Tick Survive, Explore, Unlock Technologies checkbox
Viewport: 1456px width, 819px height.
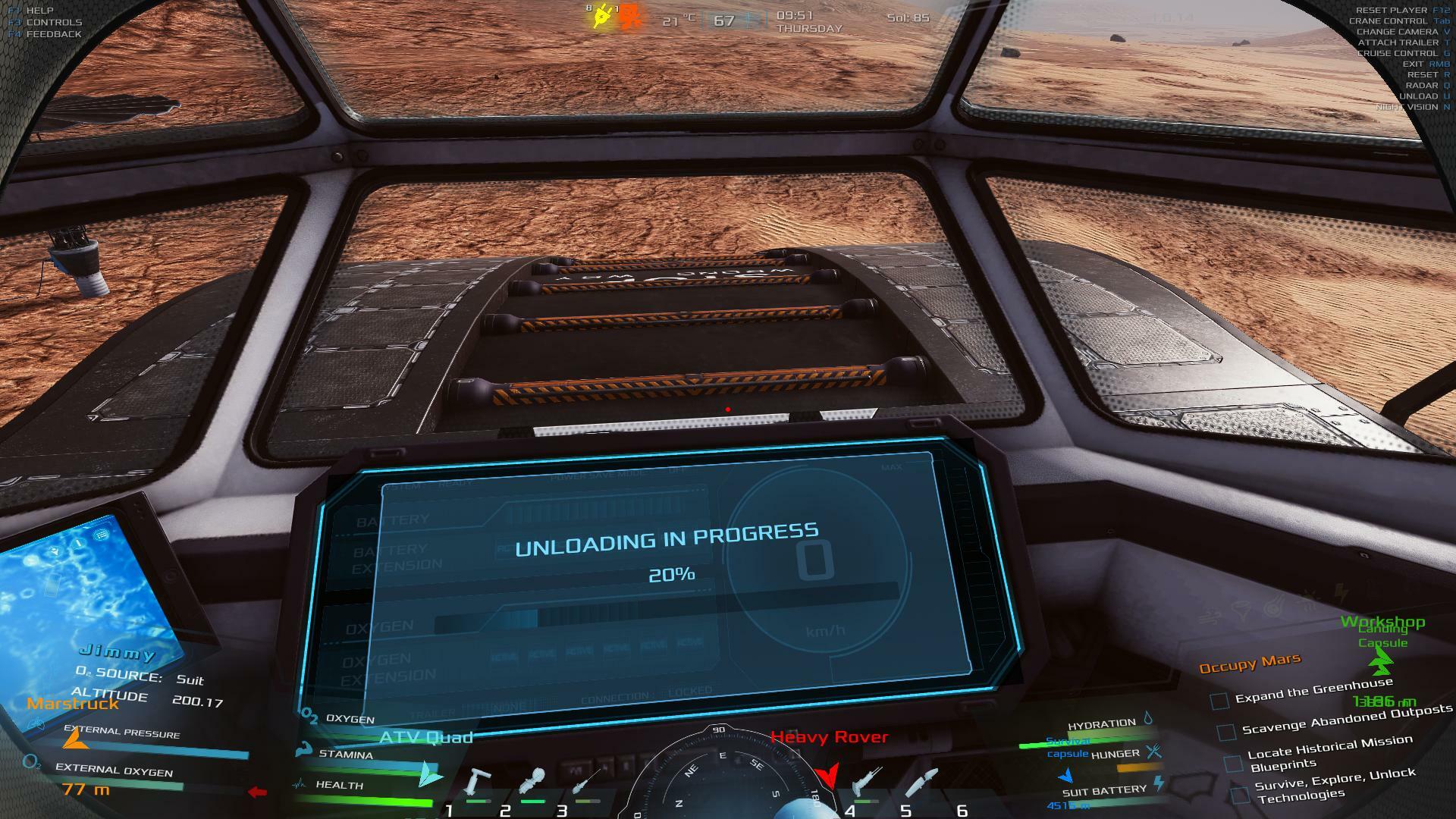tap(1240, 795)
